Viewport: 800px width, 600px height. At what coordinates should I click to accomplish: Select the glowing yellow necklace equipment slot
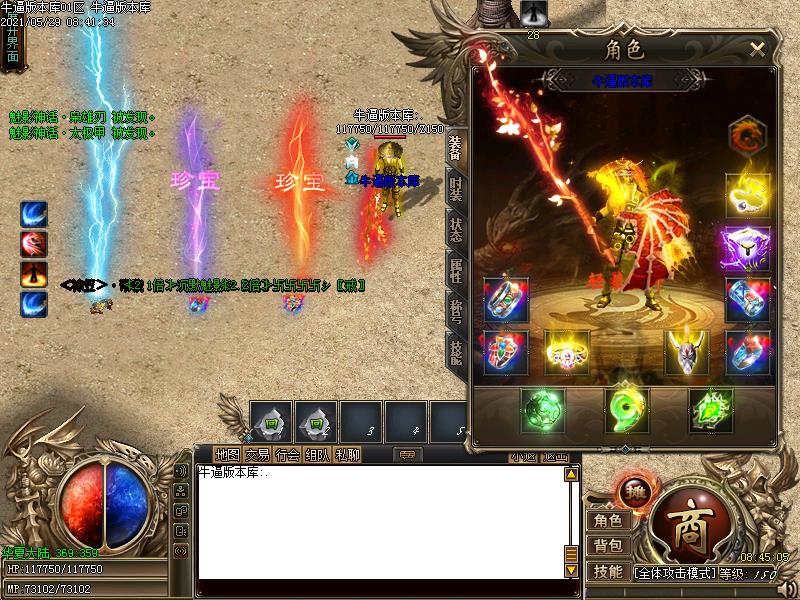pyautogui.click(x=748, y=196)
